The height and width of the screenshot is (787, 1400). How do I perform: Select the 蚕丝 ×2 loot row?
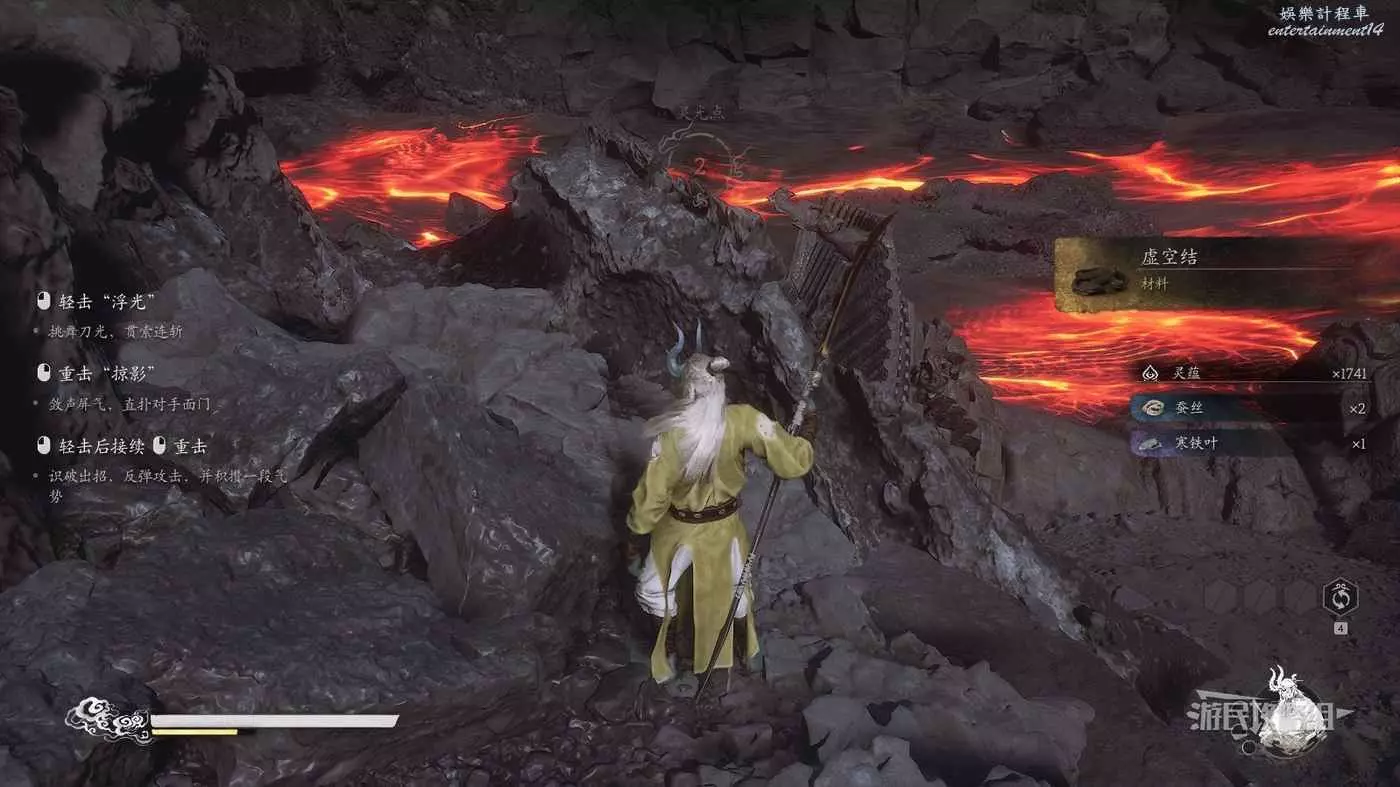coord(1254,408)
